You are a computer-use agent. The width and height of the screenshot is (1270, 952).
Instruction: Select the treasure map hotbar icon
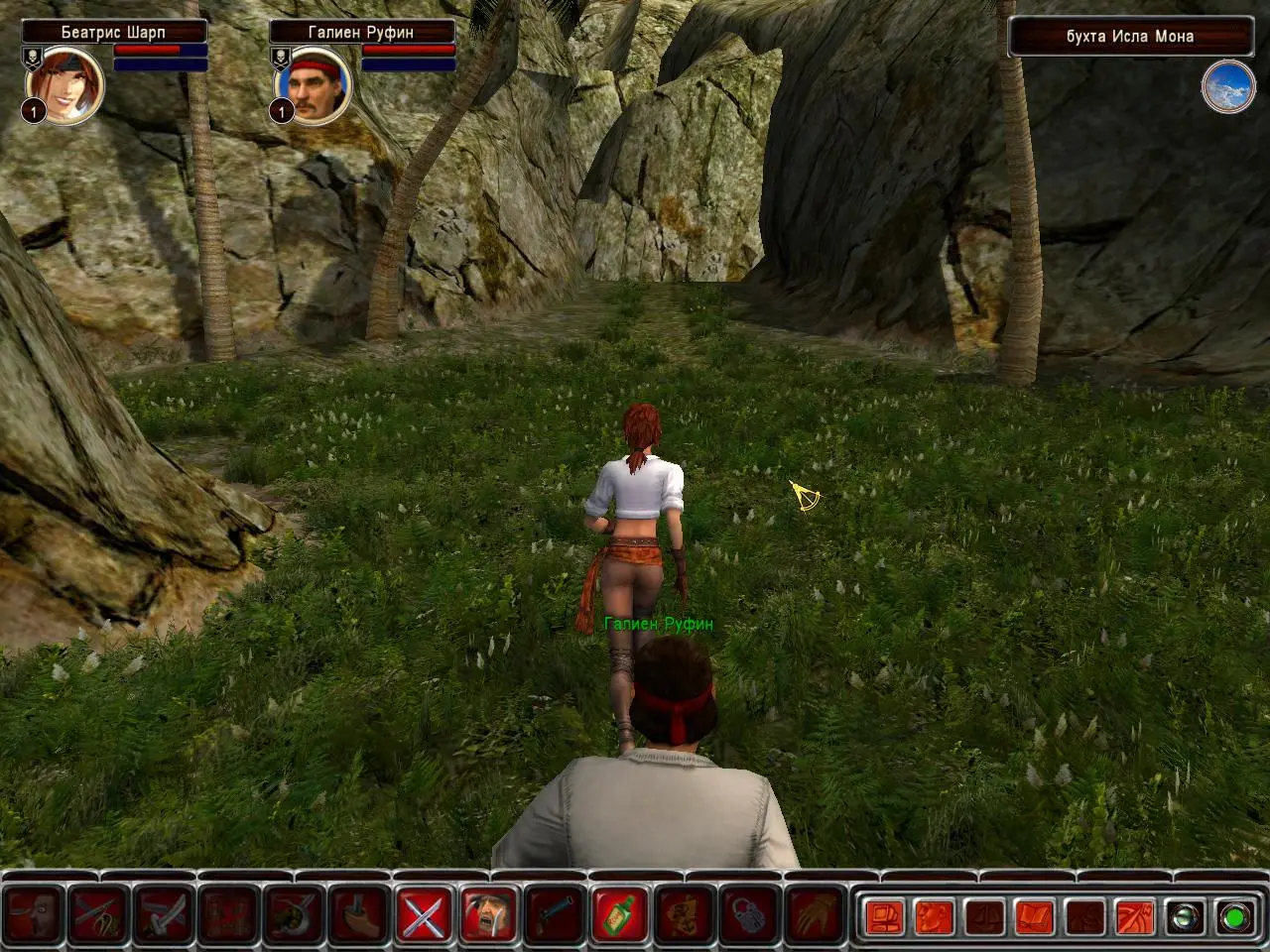tap(684, 914)
